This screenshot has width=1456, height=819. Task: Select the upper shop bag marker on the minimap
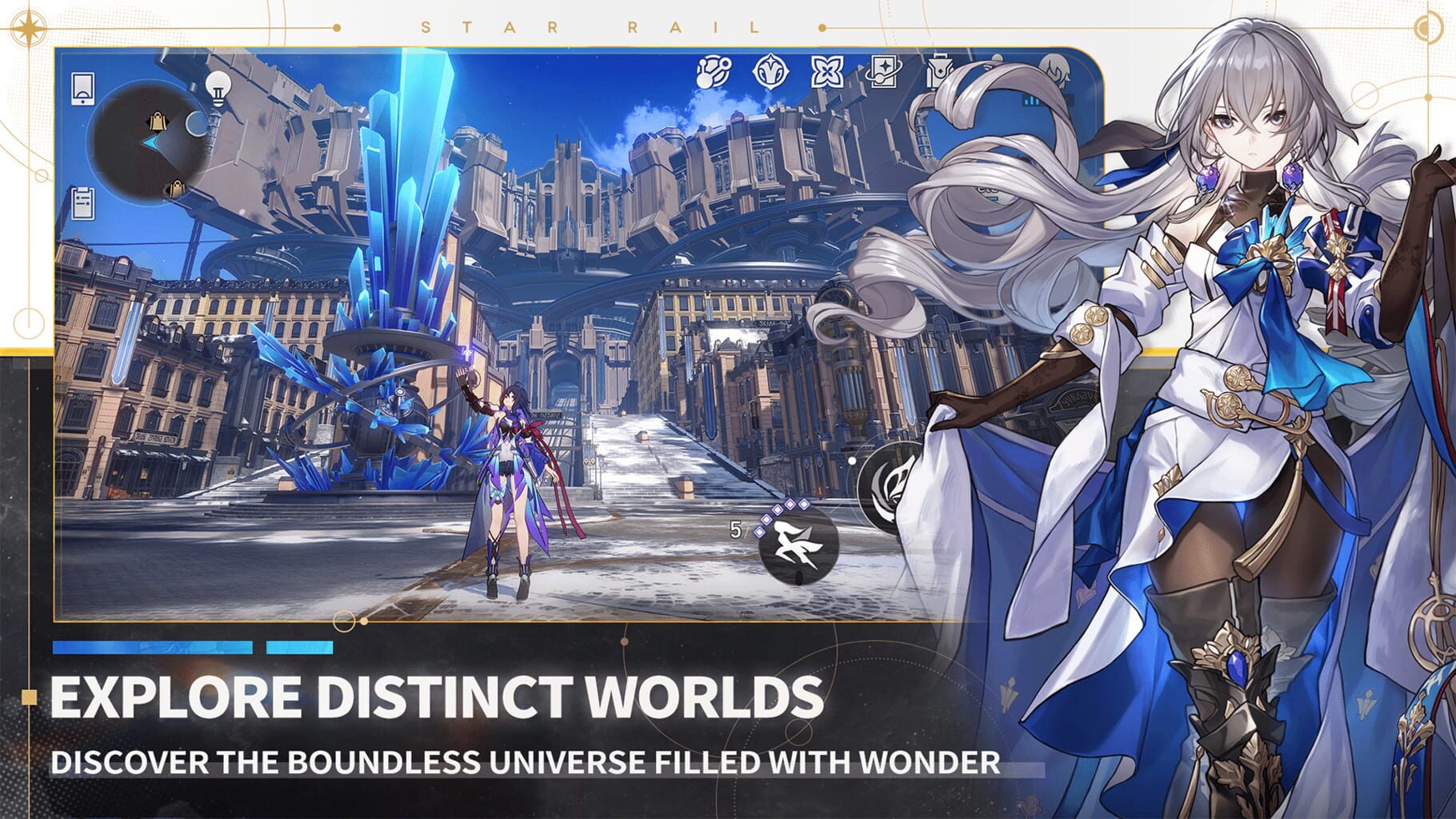coord(157,120)
